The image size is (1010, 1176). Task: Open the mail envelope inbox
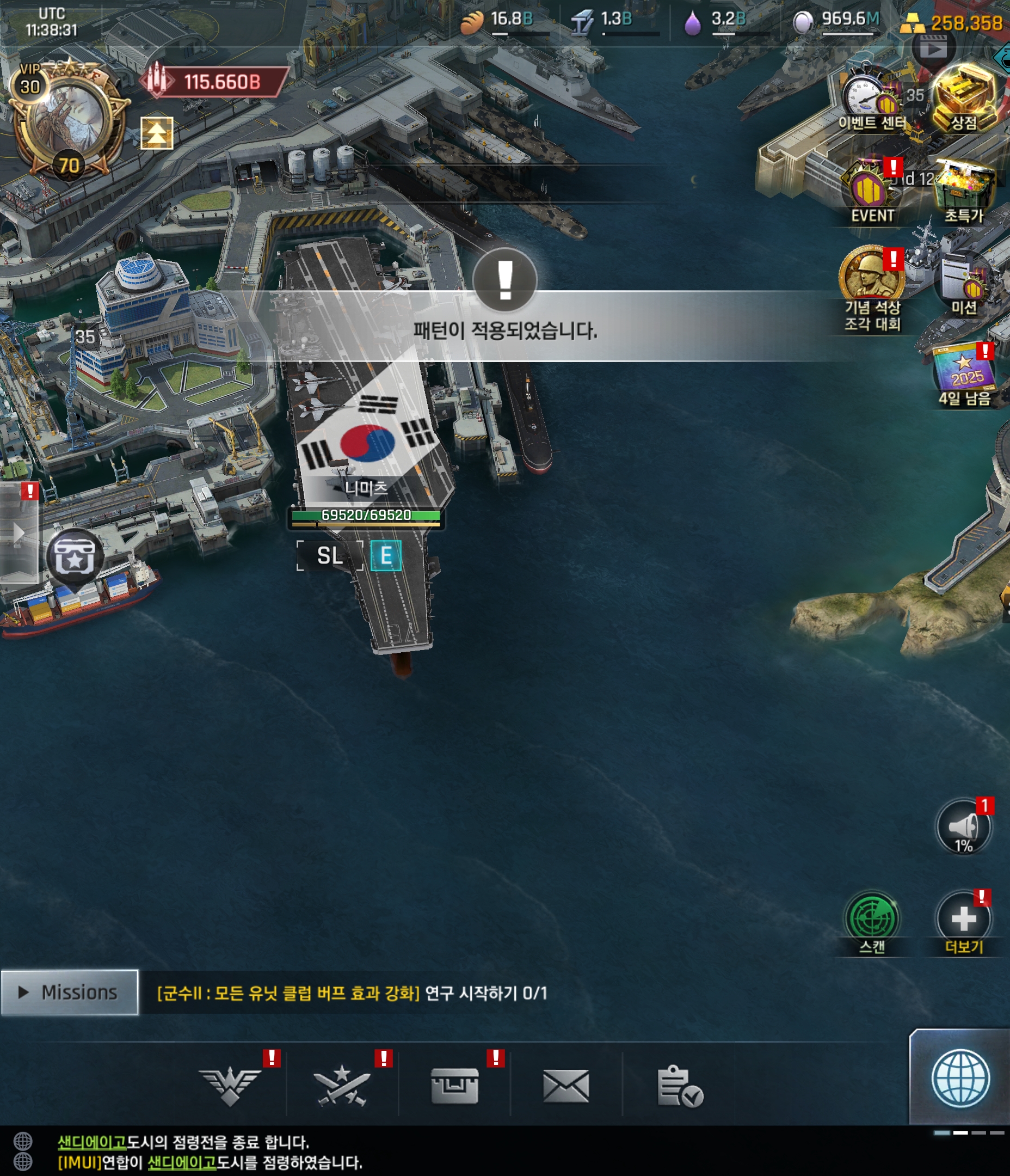tap(566, 1086)
